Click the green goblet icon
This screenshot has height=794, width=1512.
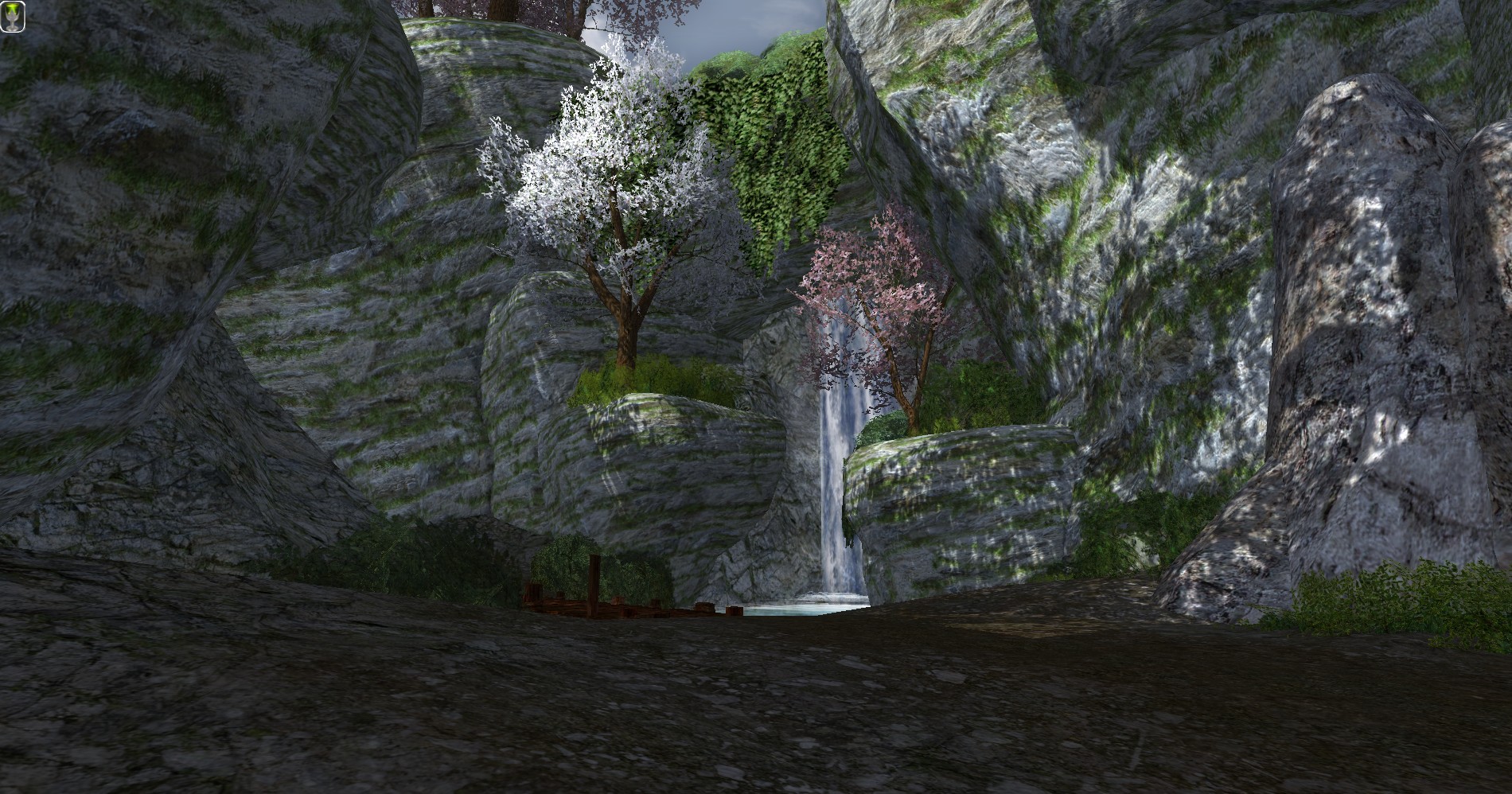pyautogui.click(x=13, y=17)
